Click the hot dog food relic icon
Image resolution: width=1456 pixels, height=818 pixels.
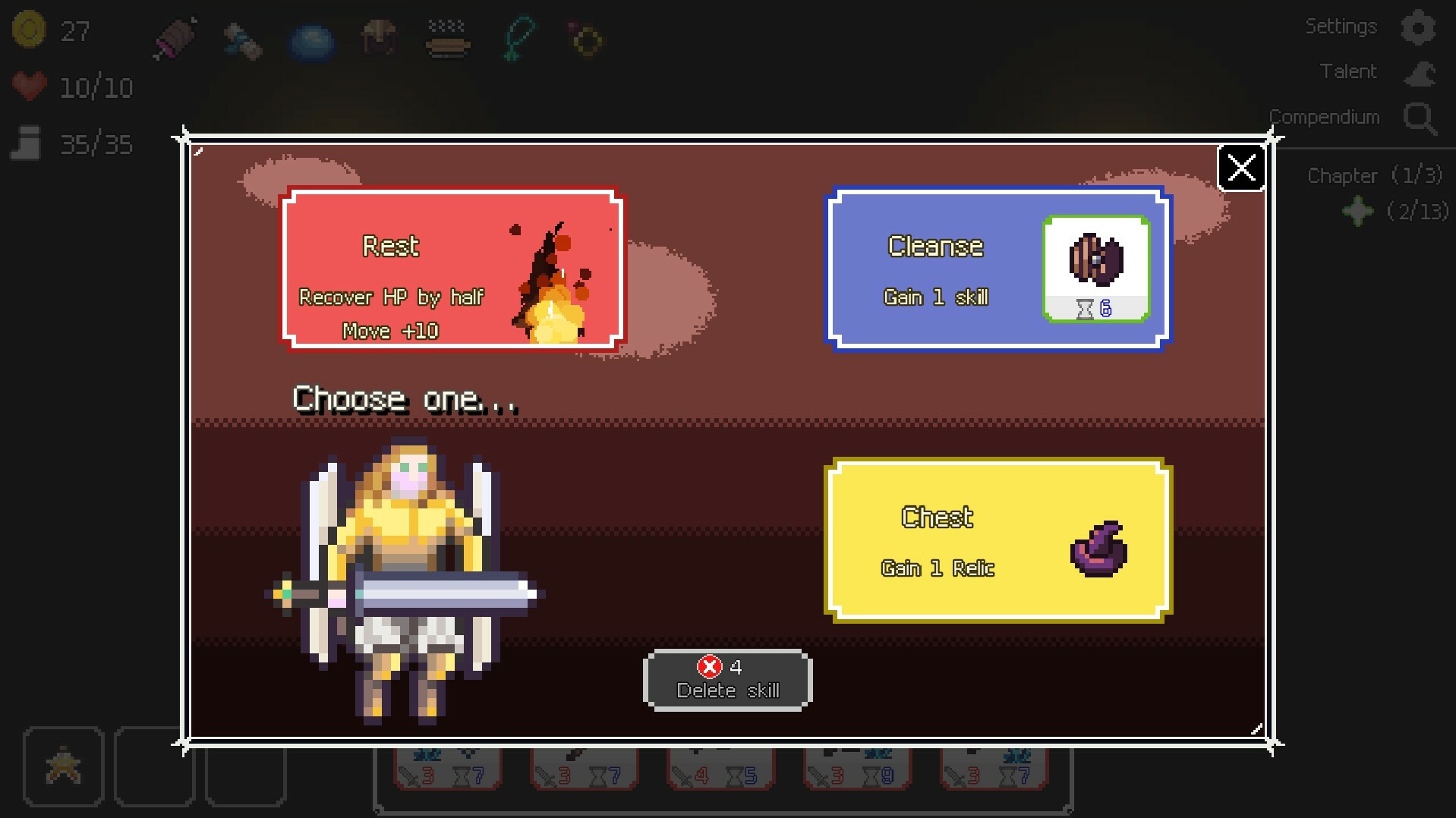[x=448, y=39]
